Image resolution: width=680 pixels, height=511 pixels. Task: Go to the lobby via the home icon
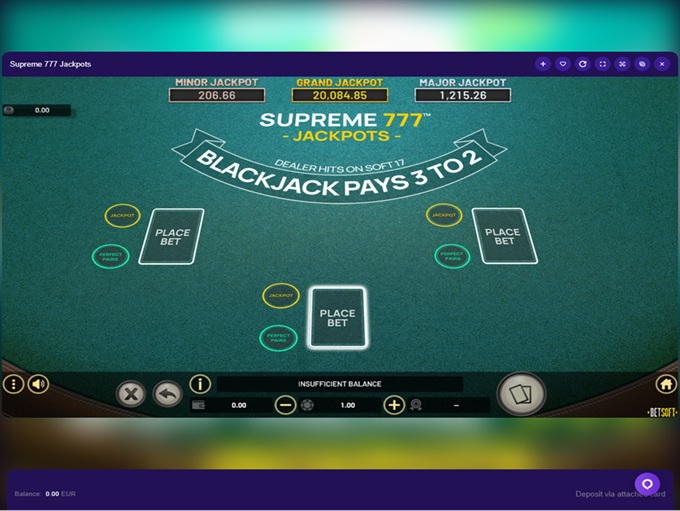coord(666,384)
